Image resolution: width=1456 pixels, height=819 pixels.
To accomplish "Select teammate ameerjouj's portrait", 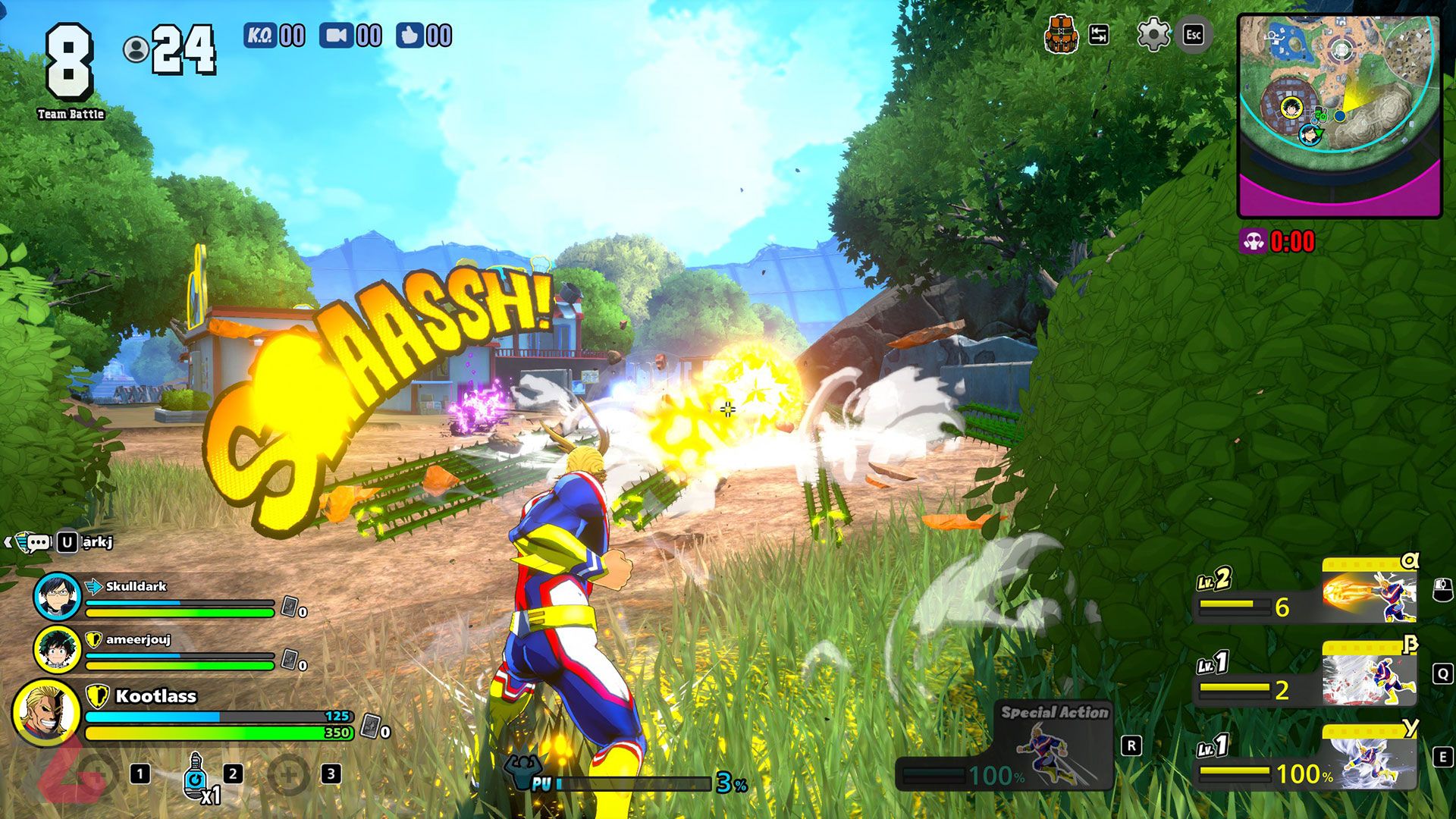I will point(57,649).
